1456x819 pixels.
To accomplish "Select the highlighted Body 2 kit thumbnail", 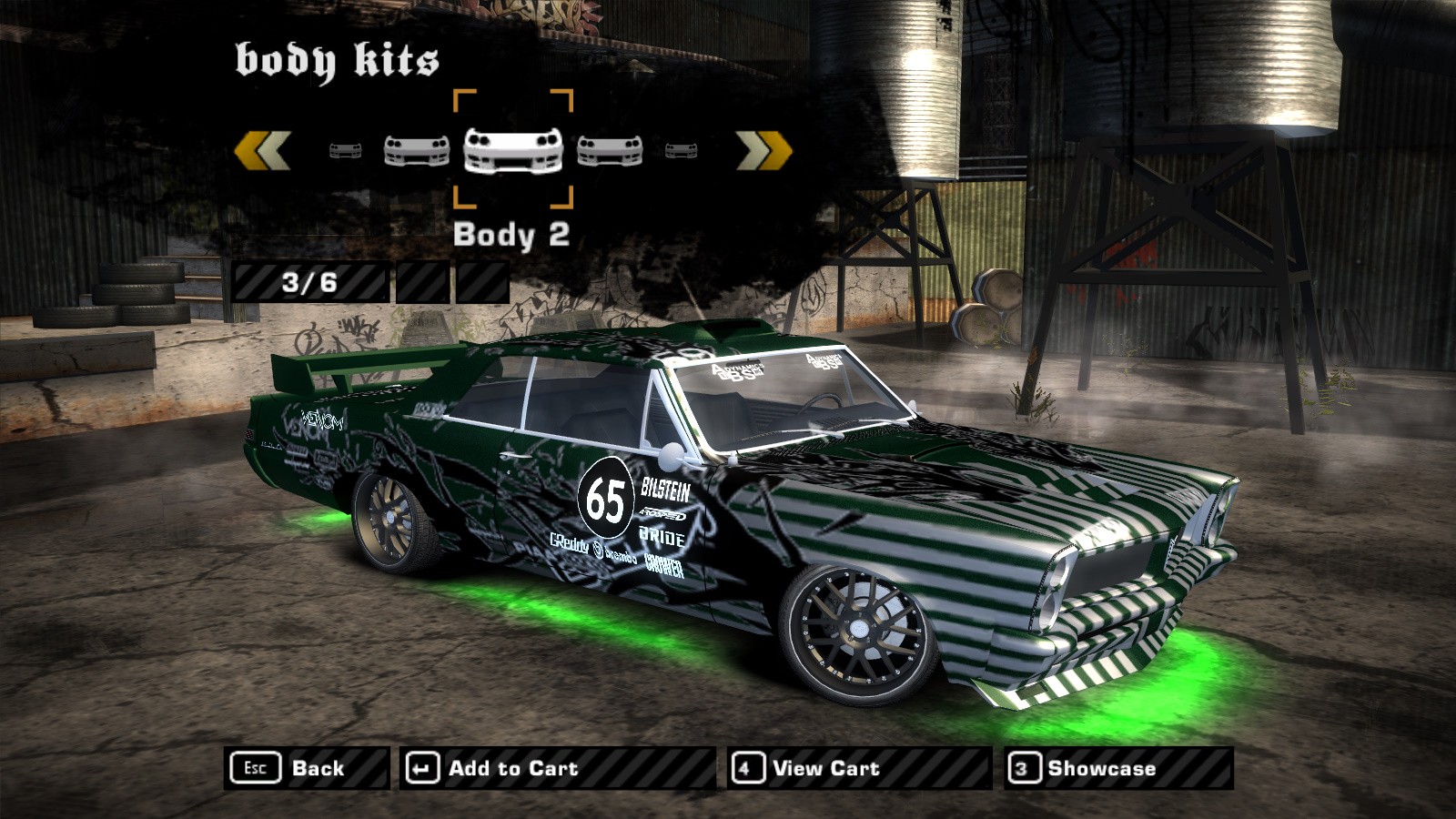I will coord(513,149).
